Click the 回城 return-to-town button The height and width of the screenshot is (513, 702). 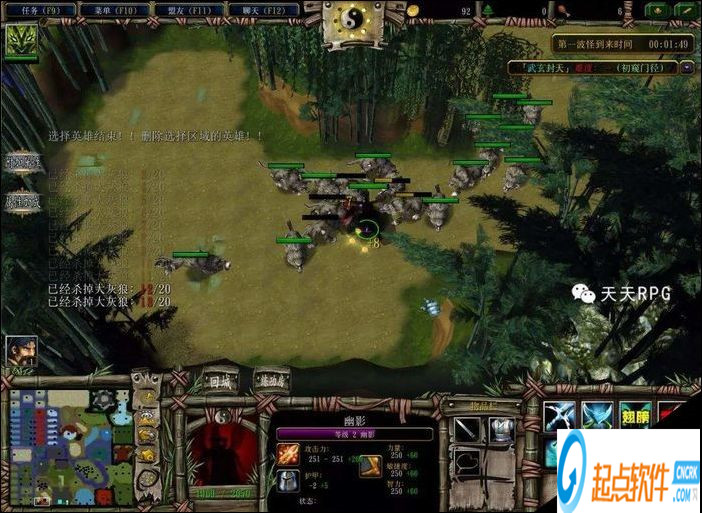point(219,381)
